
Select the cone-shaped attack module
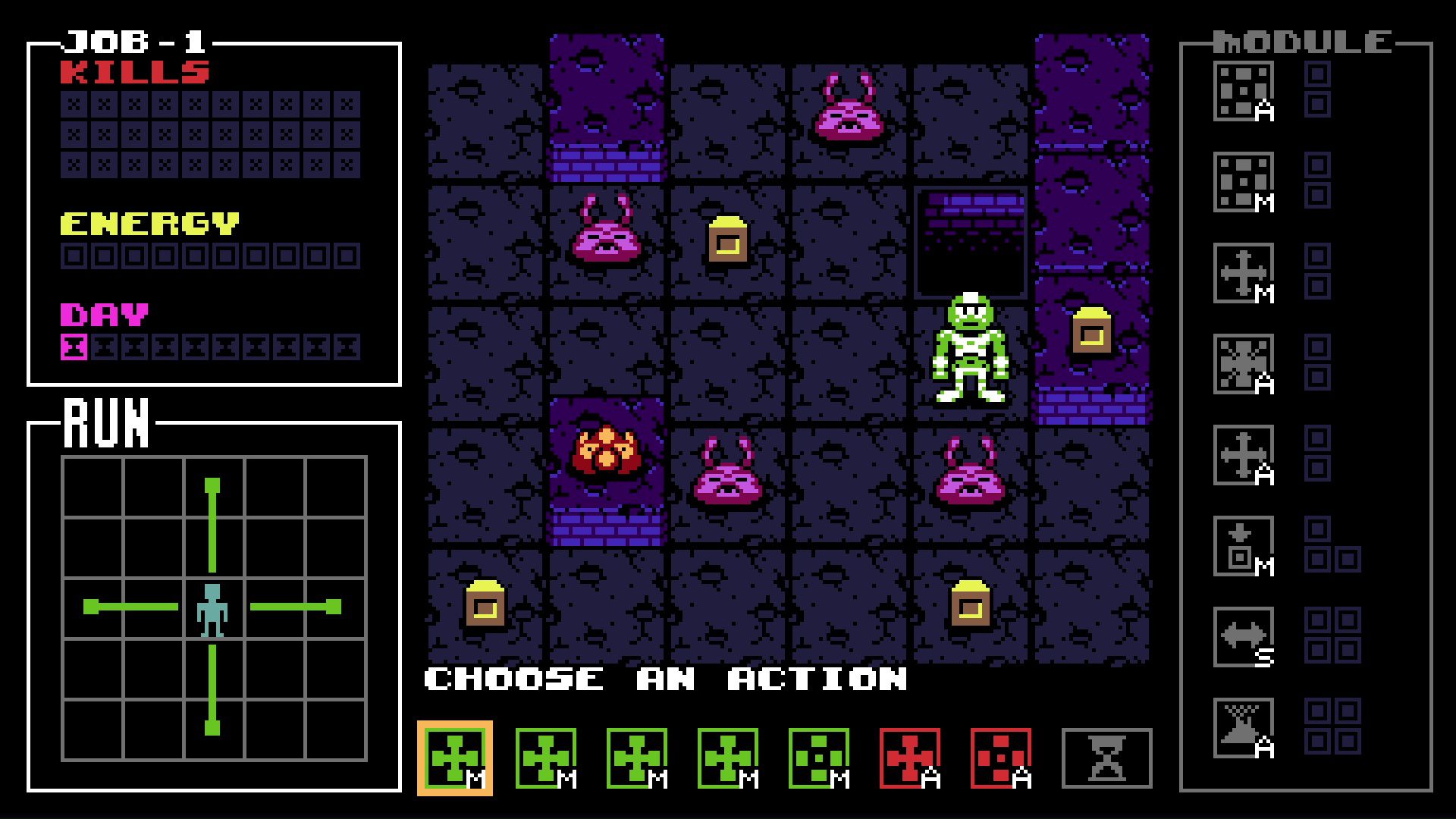1244,729
